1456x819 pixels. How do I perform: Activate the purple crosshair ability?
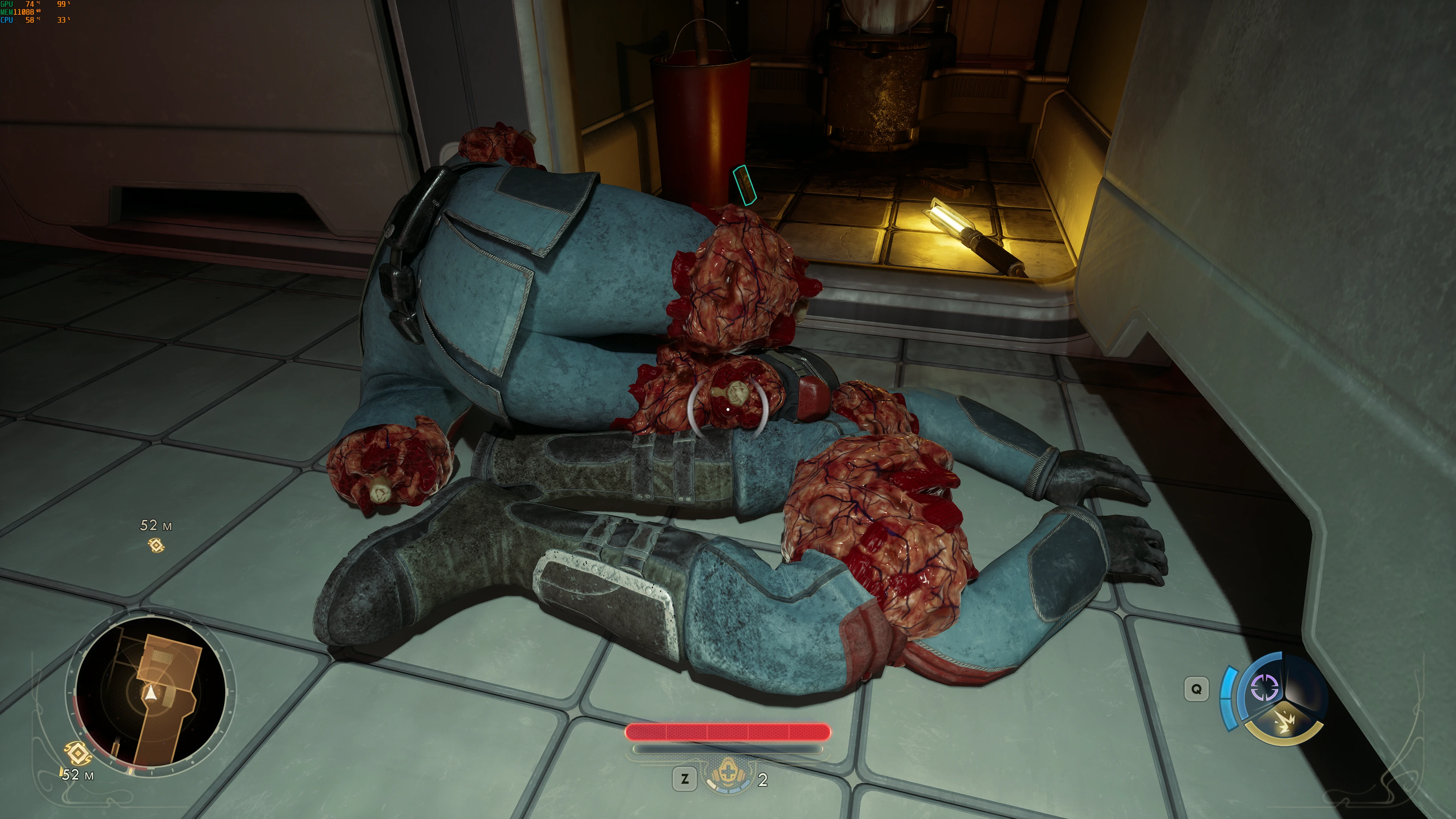coord(1264,687)
